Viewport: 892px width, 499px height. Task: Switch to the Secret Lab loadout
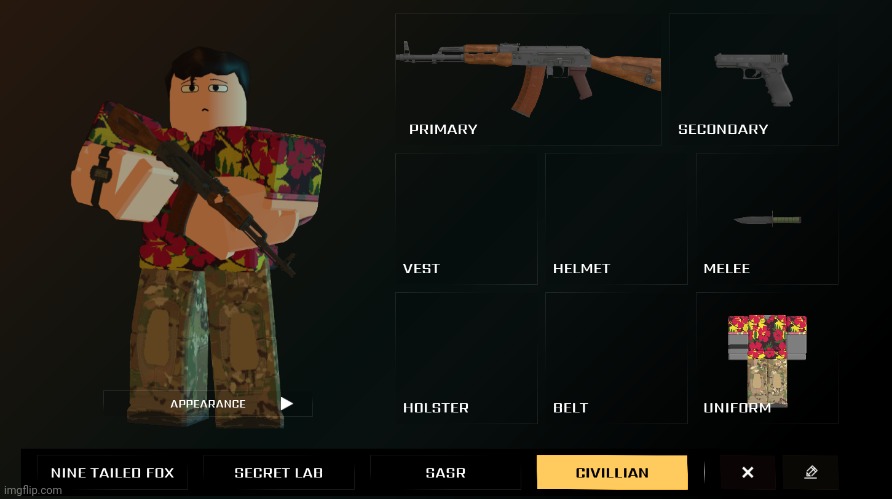(x=279, y=473)
